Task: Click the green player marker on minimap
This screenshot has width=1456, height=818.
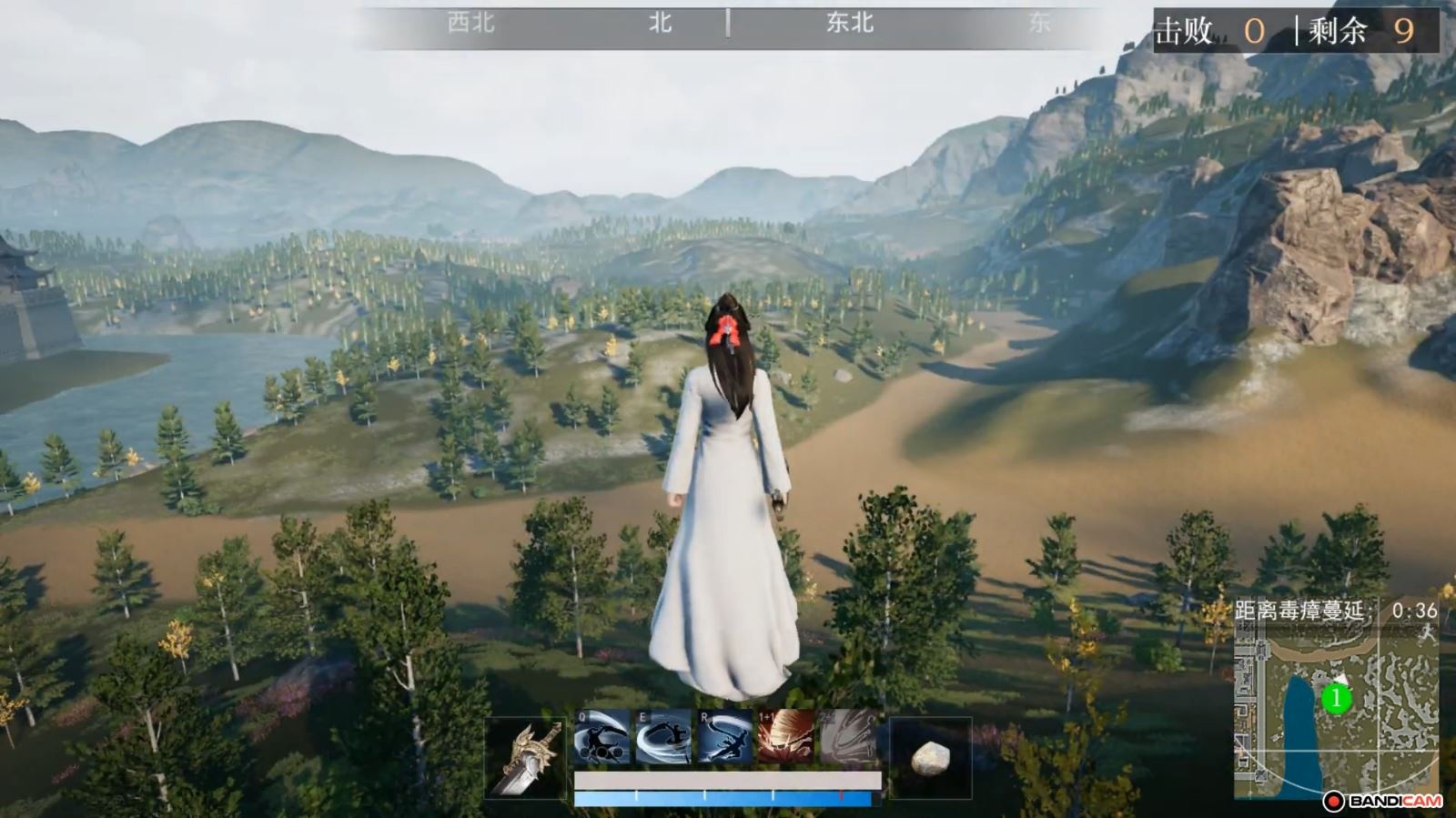Action: 1334,700
